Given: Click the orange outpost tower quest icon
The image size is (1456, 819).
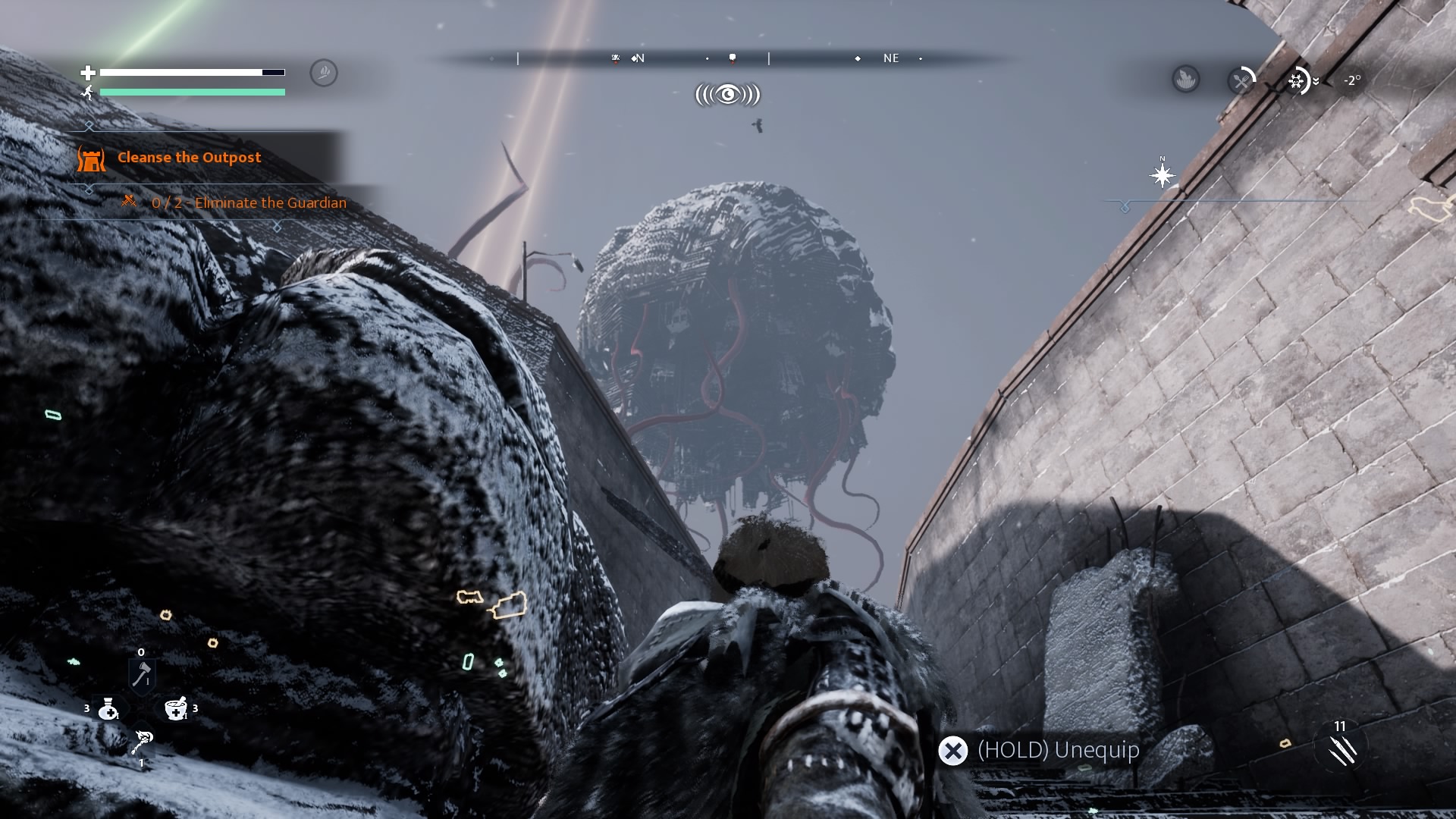Looking at the screenshot, I should tap(91, 158).
